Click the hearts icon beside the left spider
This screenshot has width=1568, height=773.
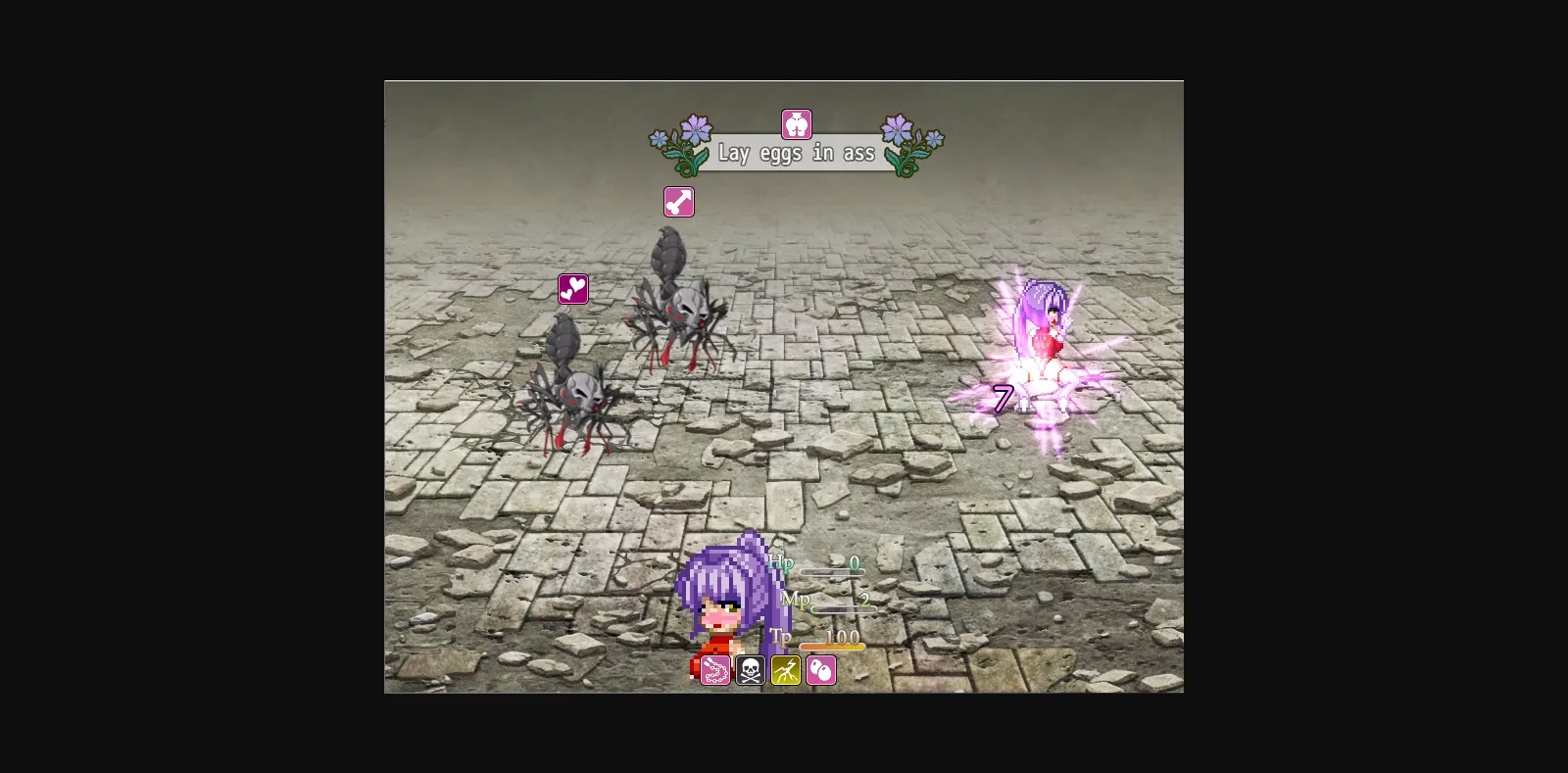point(572,289)
